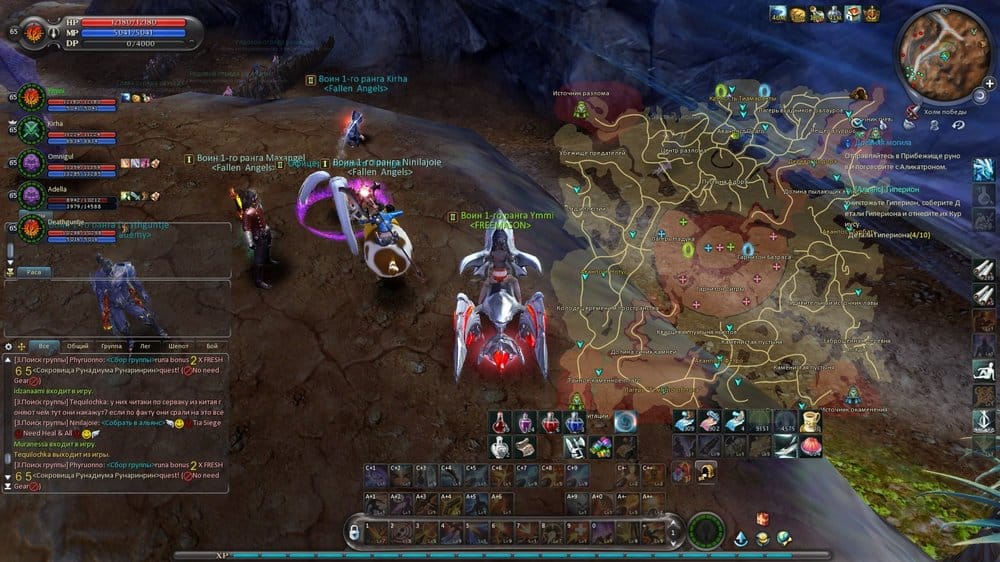Switch to the Все chat tab

click(43, 346)
